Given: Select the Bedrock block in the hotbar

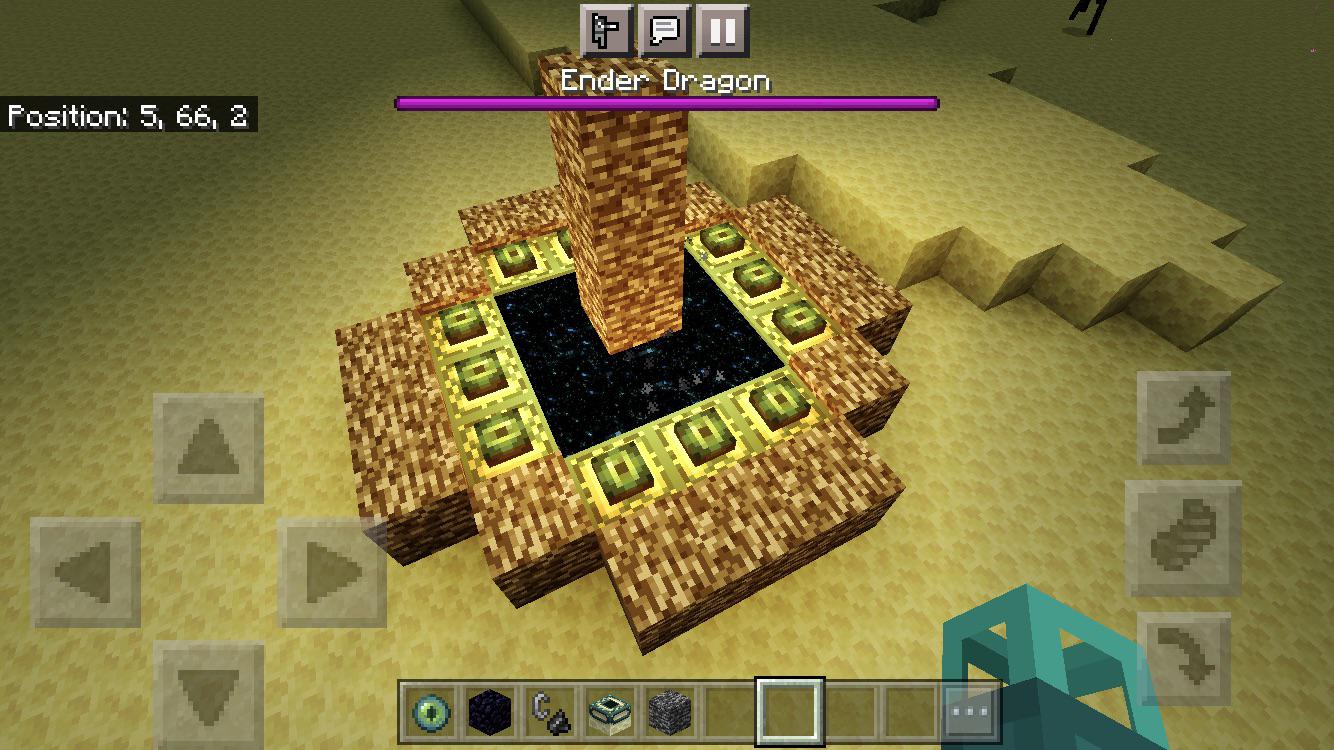Looking at the screenshot, I should pos(668,710).
